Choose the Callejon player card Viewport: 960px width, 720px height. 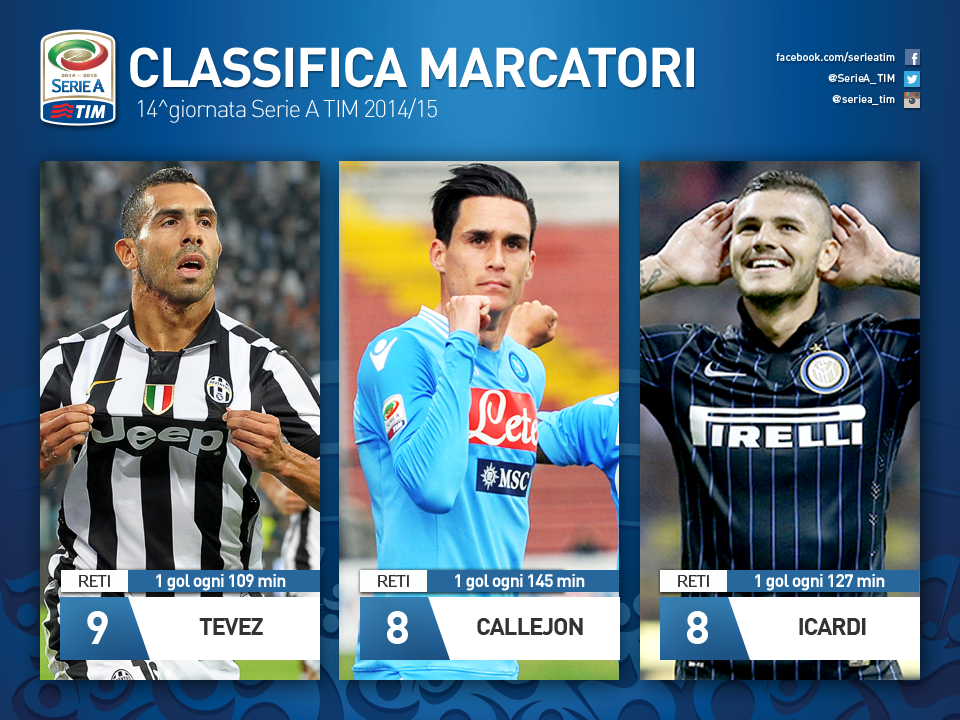(x=479, y=420)
